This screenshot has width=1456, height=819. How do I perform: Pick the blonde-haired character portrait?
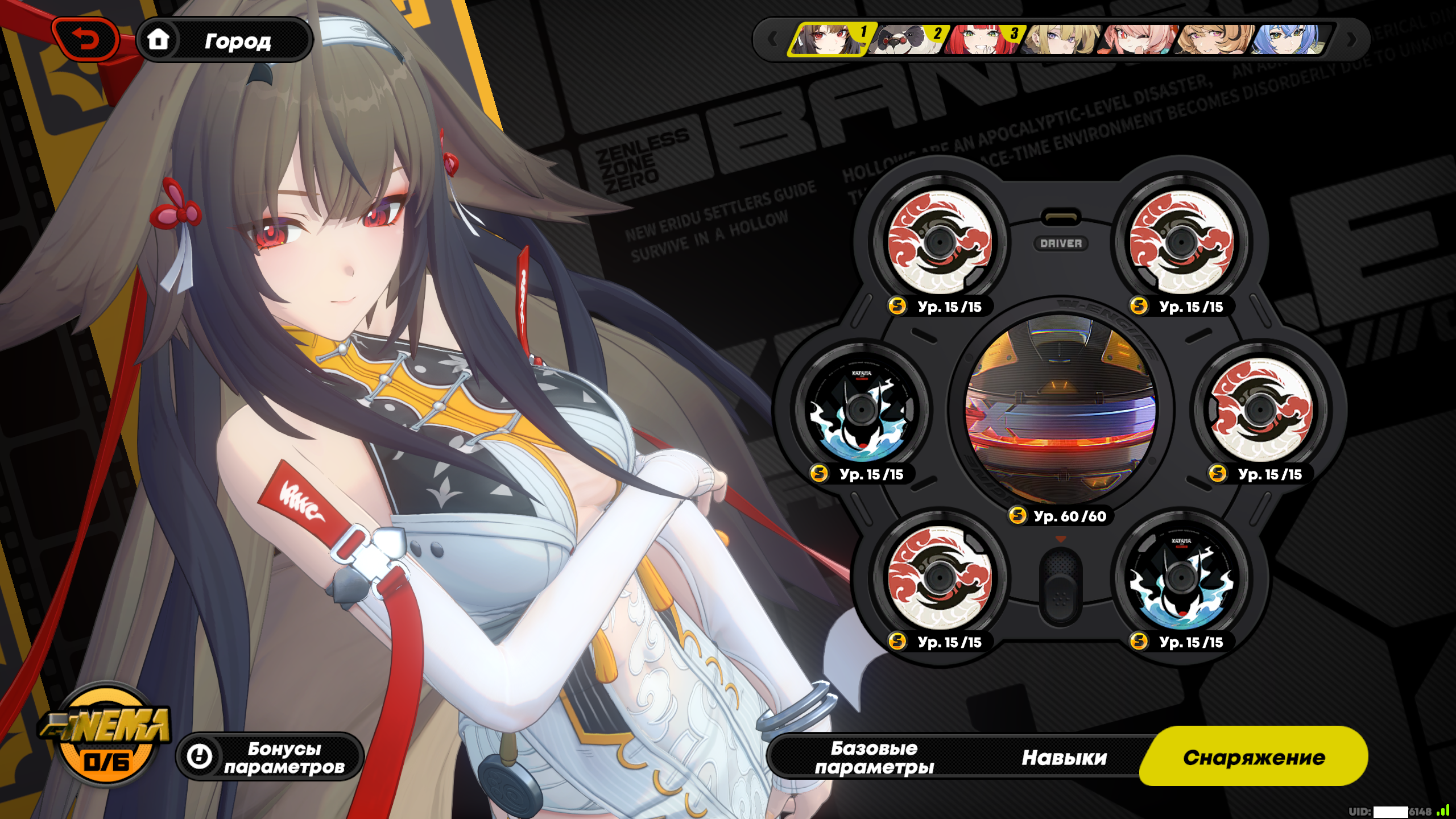tap(1059, 39)
